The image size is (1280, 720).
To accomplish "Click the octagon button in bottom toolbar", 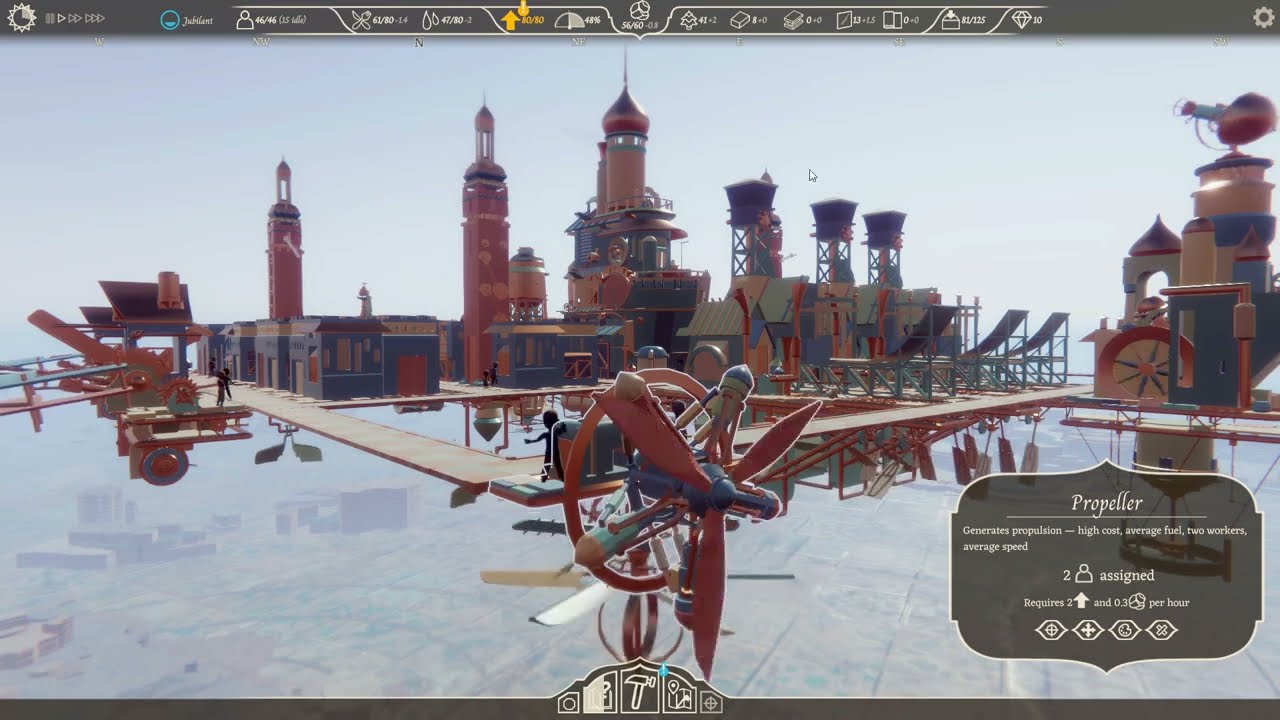I will click(x=568, y=703).
